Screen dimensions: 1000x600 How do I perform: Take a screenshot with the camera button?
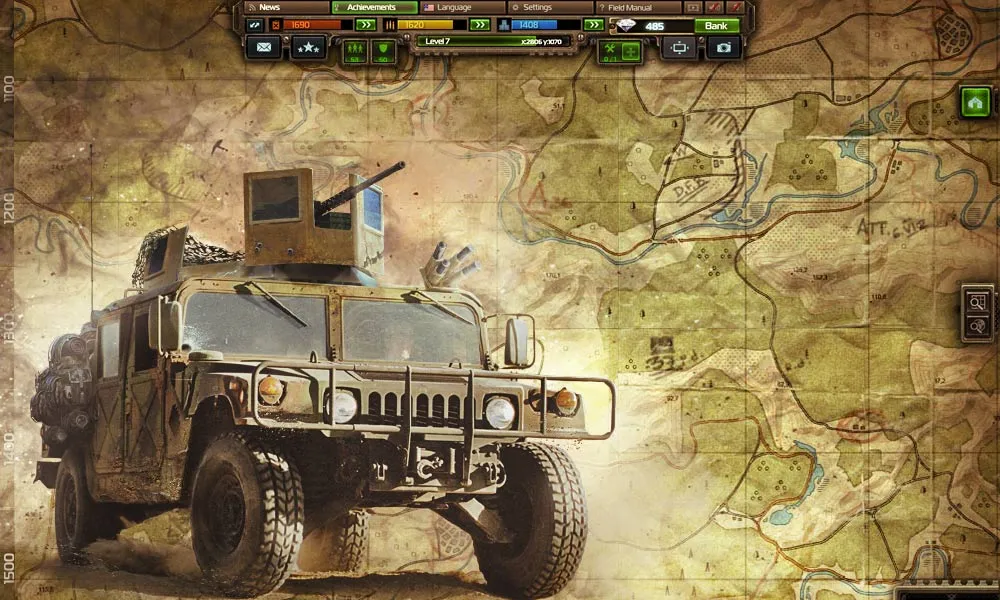tap(724, 47)
